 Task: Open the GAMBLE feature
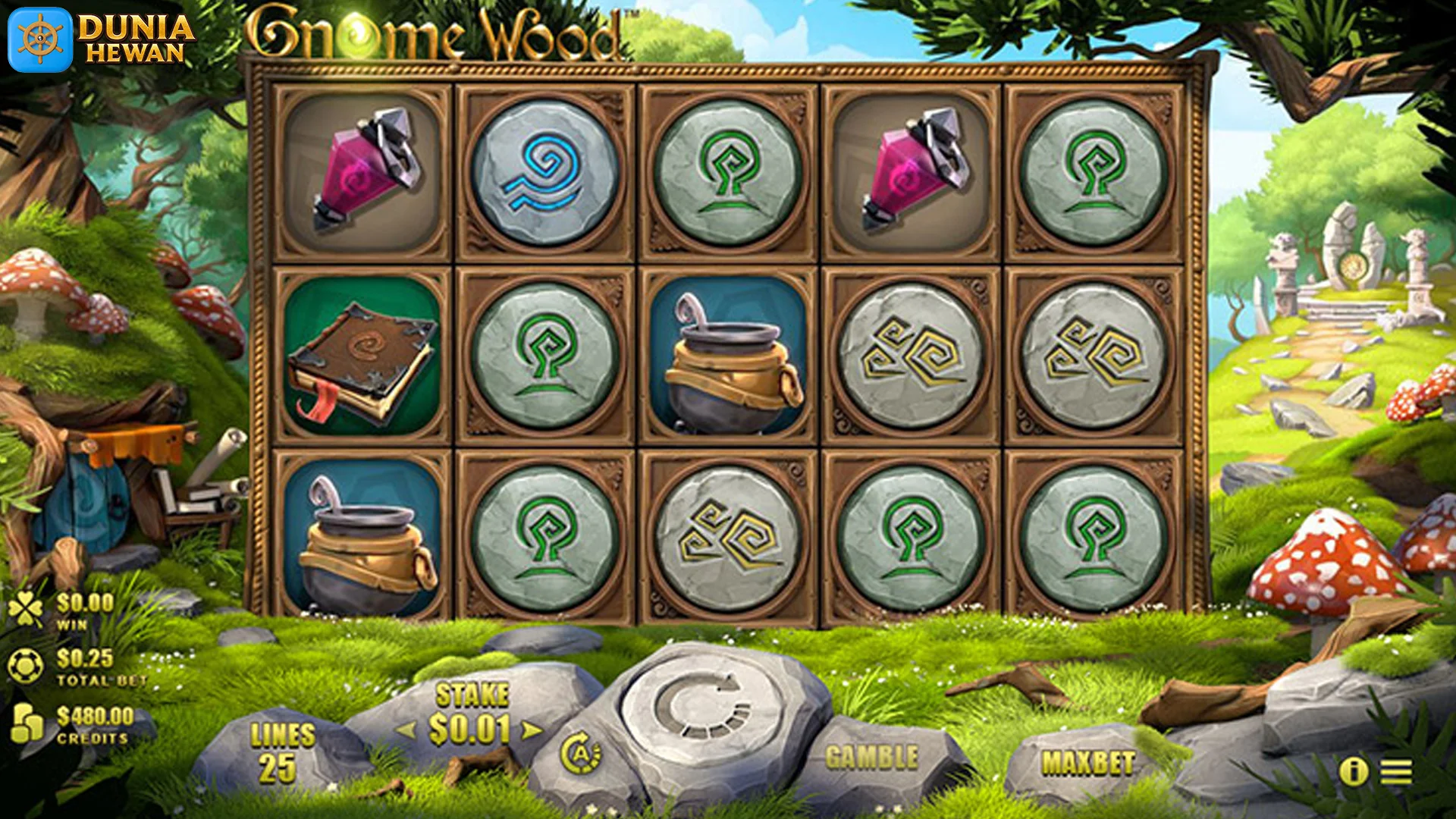[x=874, y=755]
